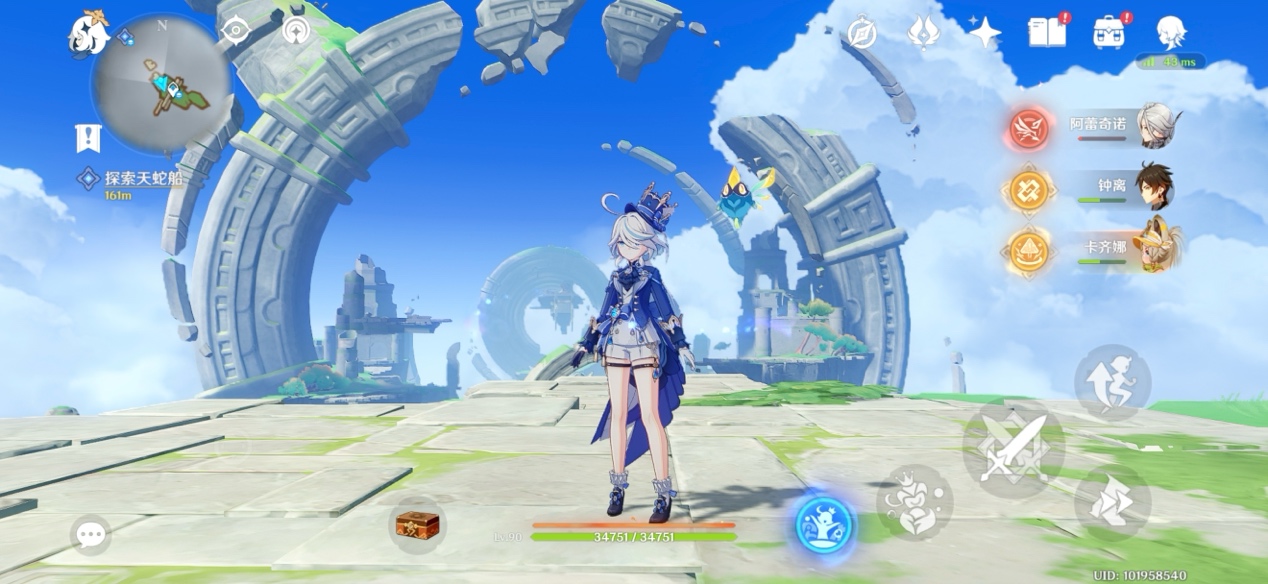Open the adventurer handbook book icon

tap(1046, 33)
